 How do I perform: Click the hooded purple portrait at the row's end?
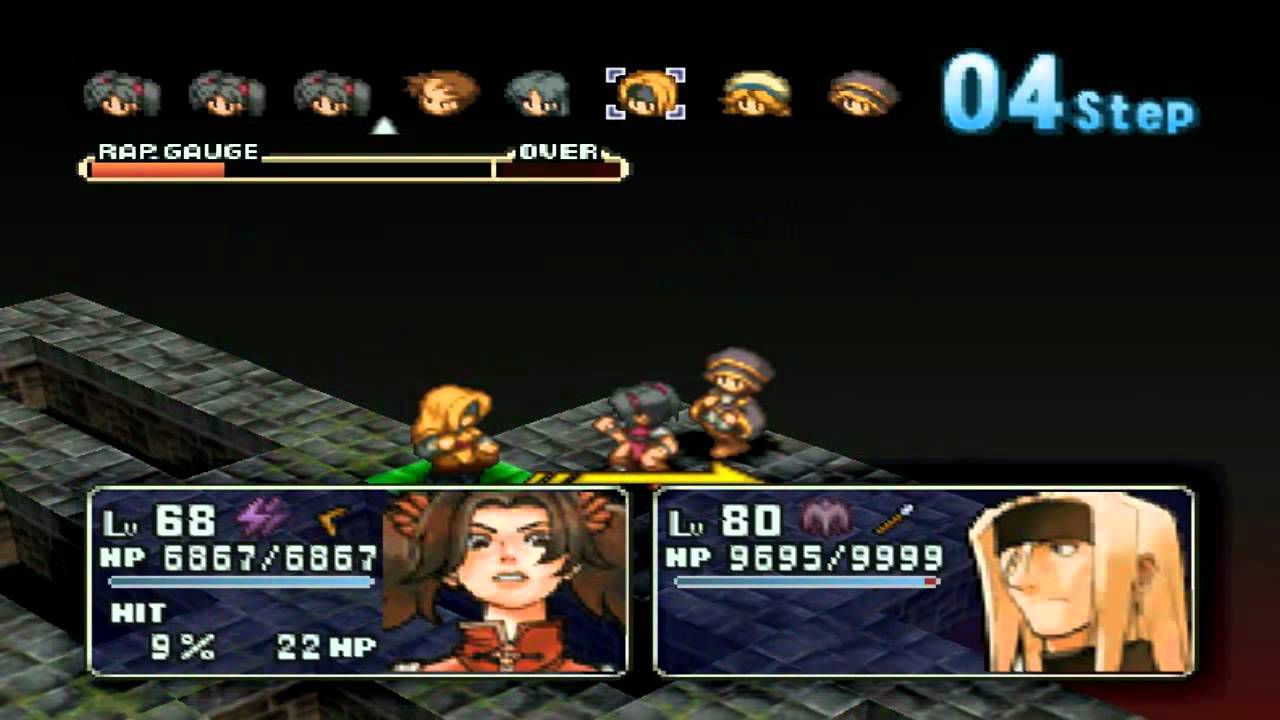point(862,92)
